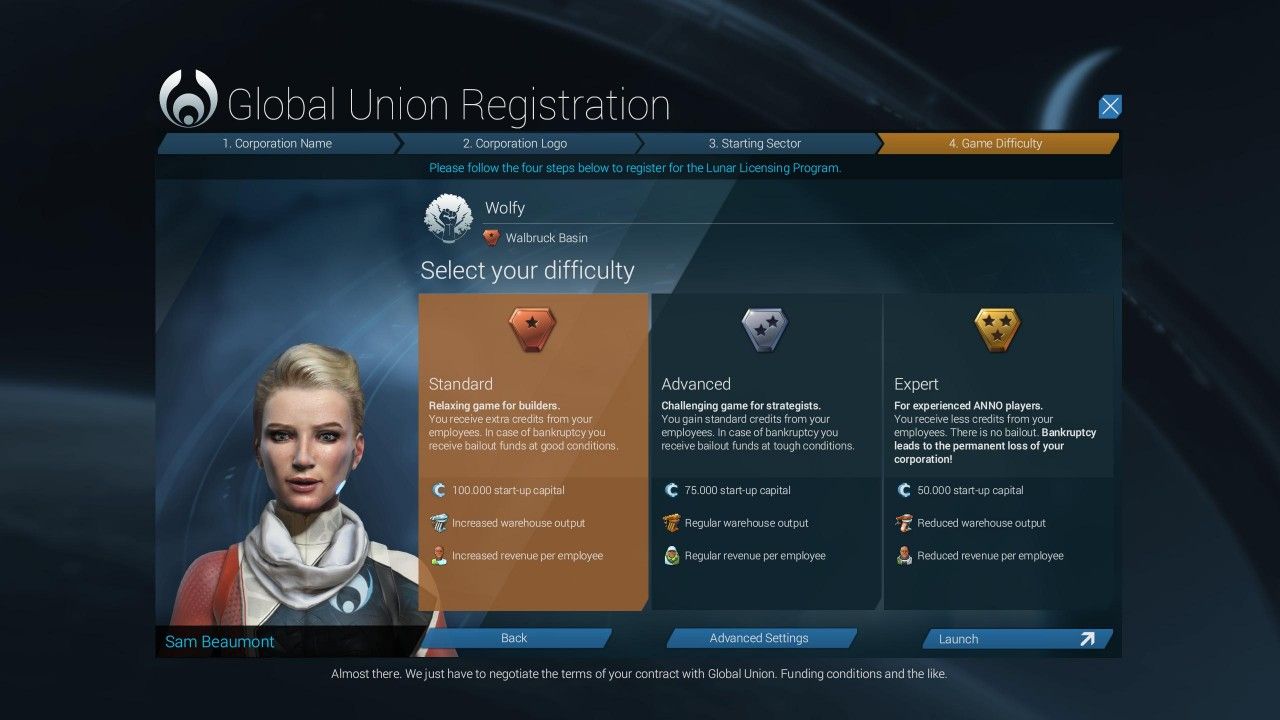This screenshot has width=1280, height=720.
Task: Click the credits icon beside 100.000 start-up capital
Action: pyautogui.click(x=439, y=490)
